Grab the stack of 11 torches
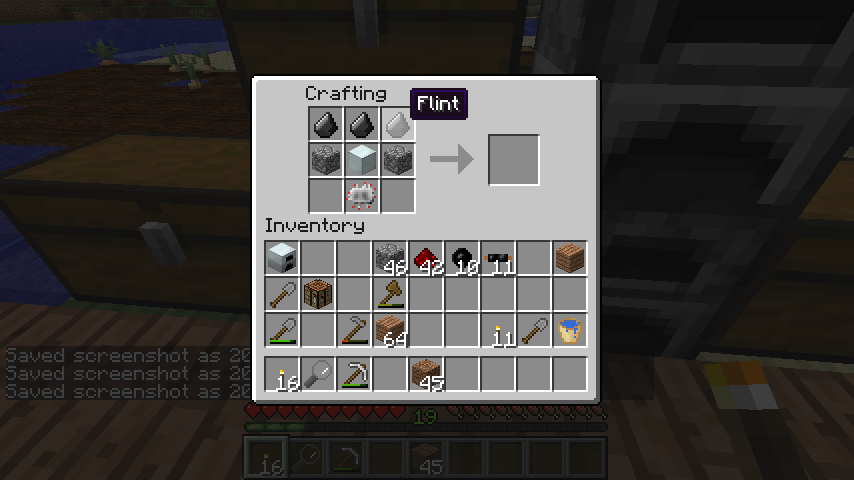 pyautogui.click(x=499, y=330)
